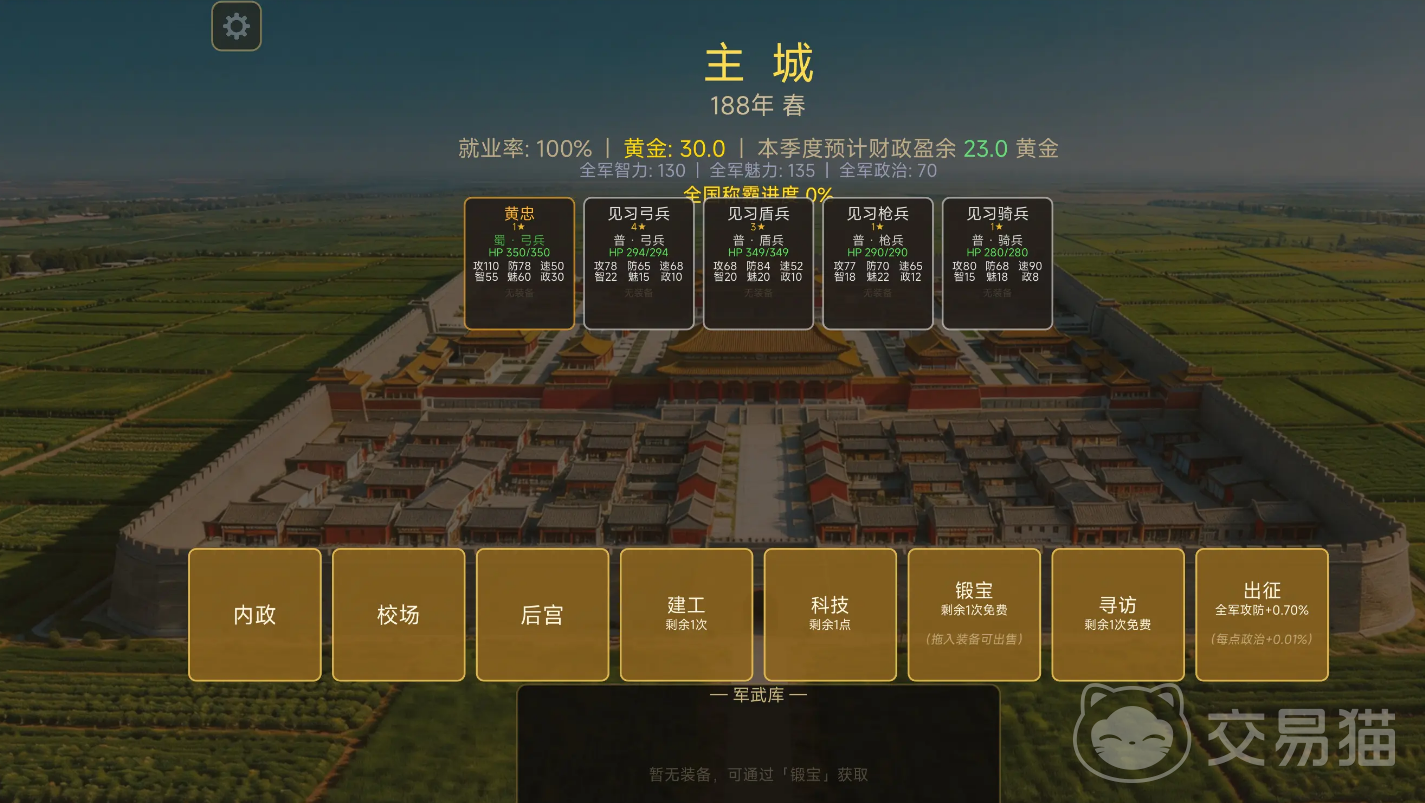Open the settings gear menu
1425x803 pixels.
[x=236, y=25]
